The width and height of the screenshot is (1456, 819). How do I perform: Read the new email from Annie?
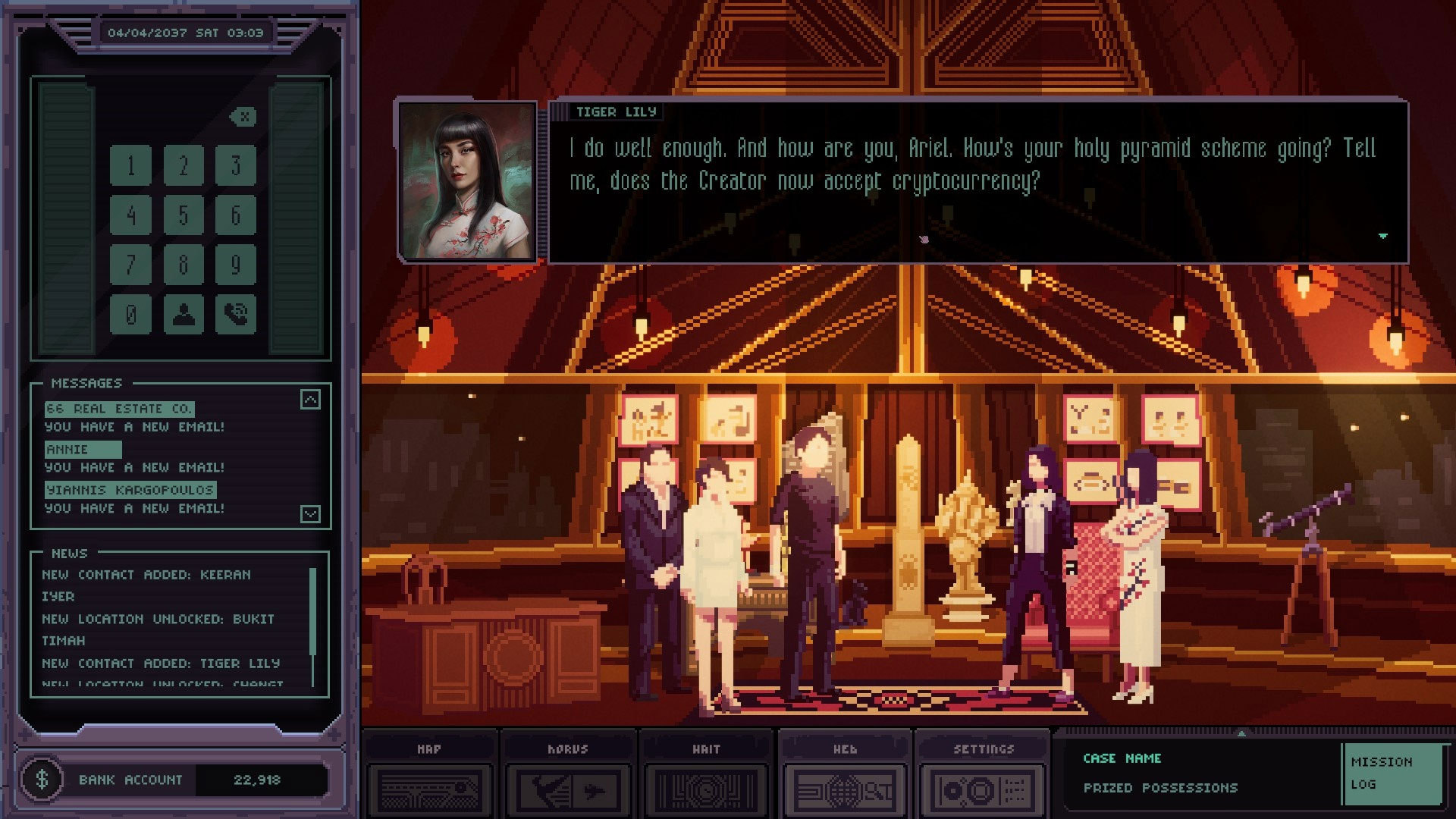point(83,450)
